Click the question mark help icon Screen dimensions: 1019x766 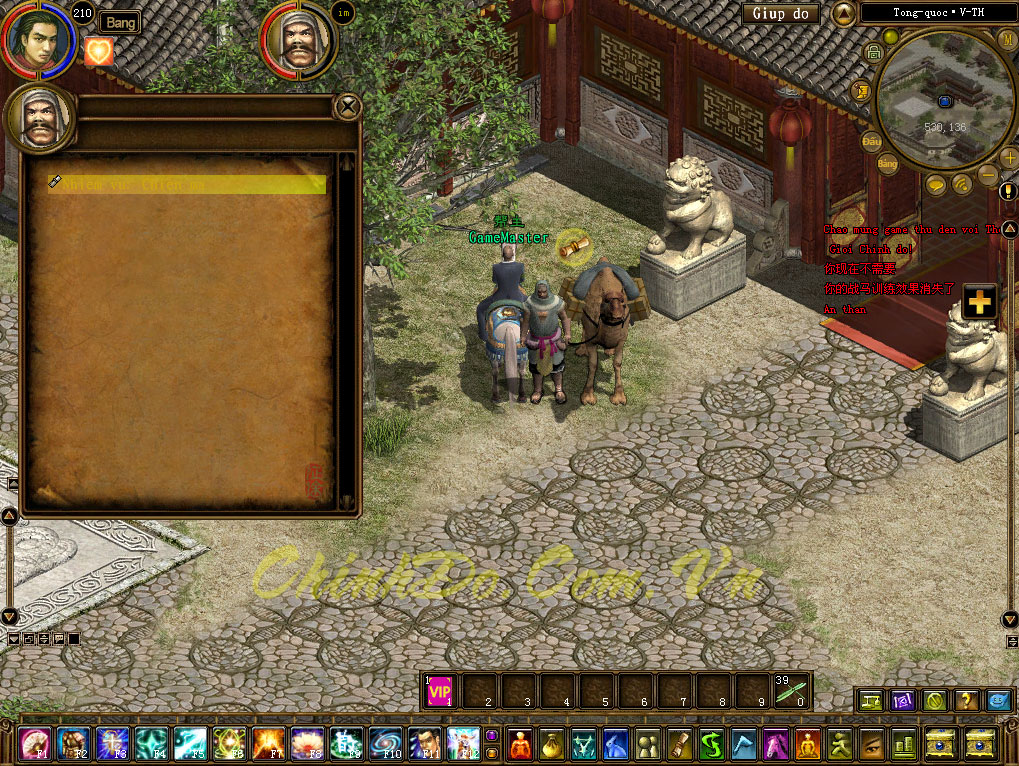pyautogui.click(x=965, y=701)
